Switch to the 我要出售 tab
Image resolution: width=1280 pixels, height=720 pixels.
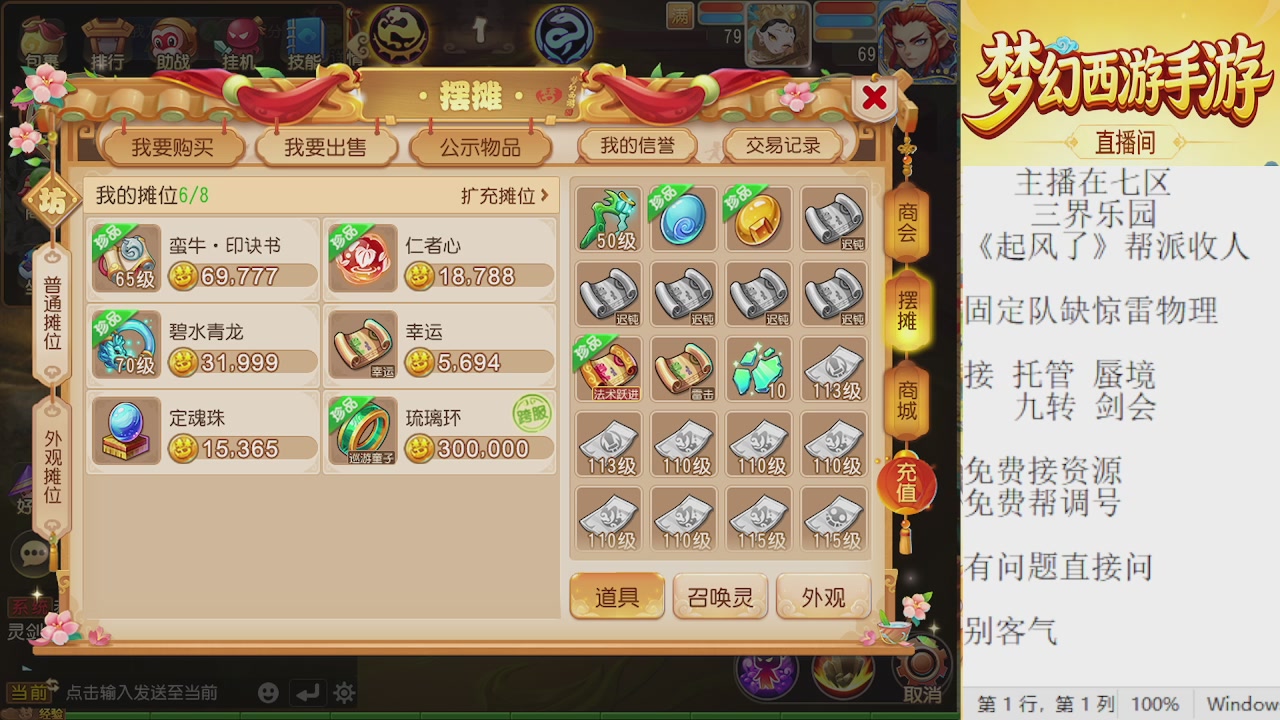tap(327, 144)
